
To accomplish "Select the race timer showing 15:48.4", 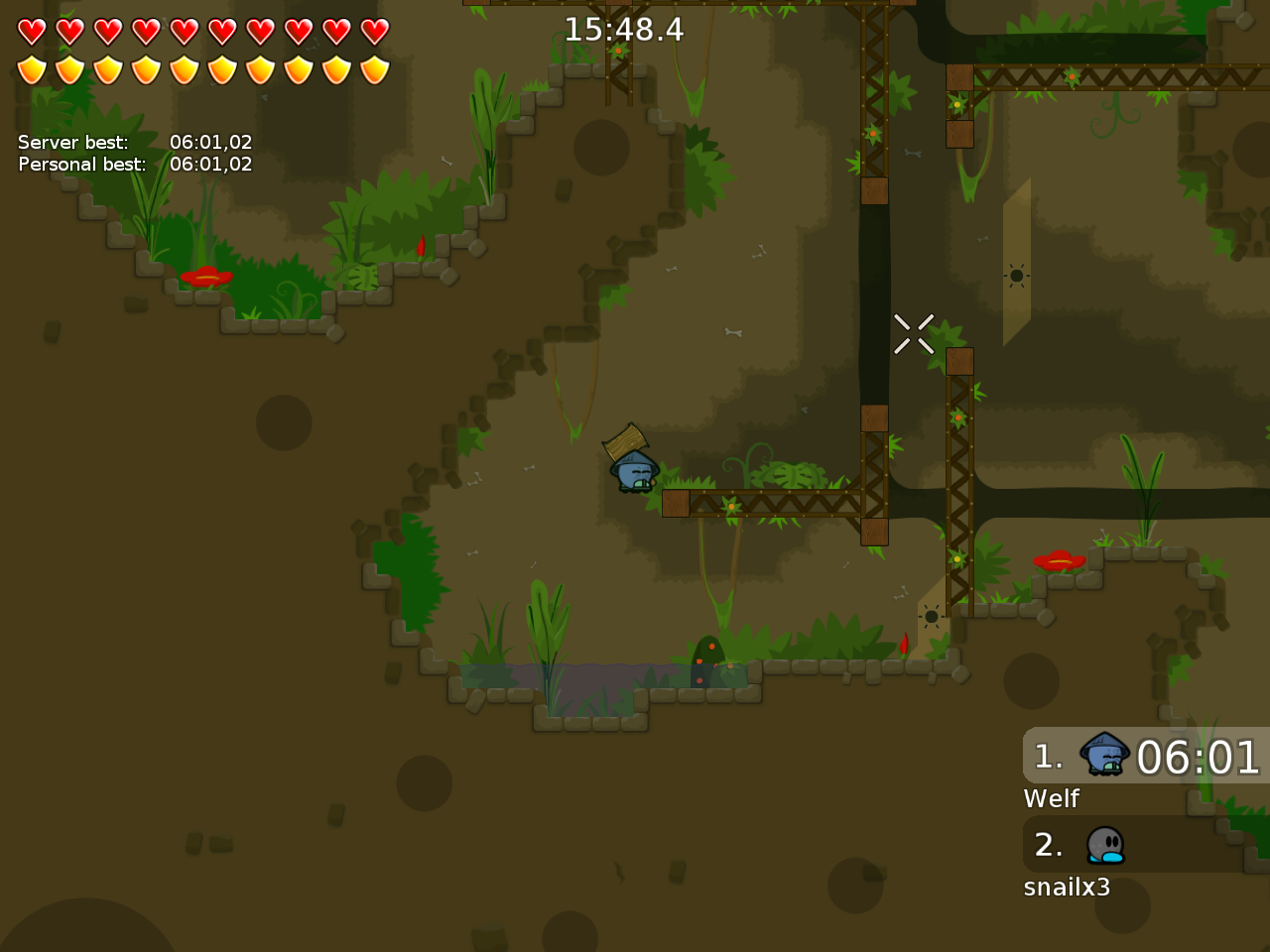I will pos(624,30).
